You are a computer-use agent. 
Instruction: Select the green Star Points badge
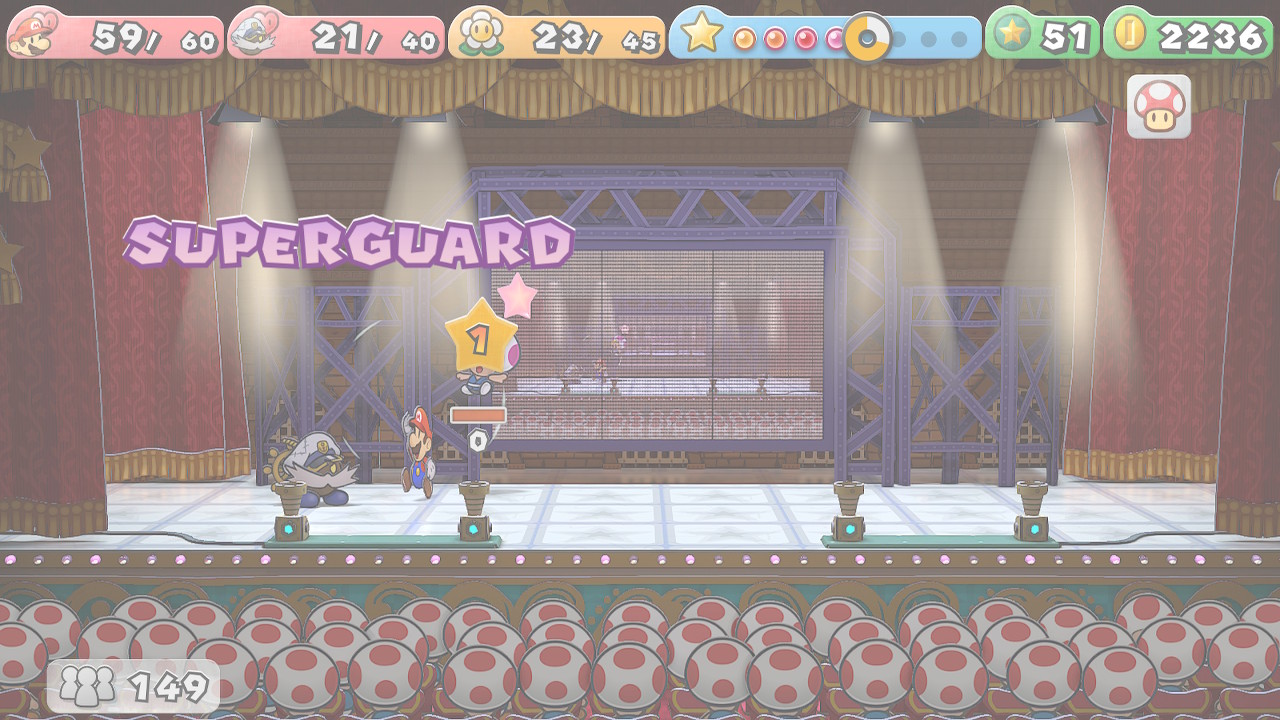[1012, 33]
